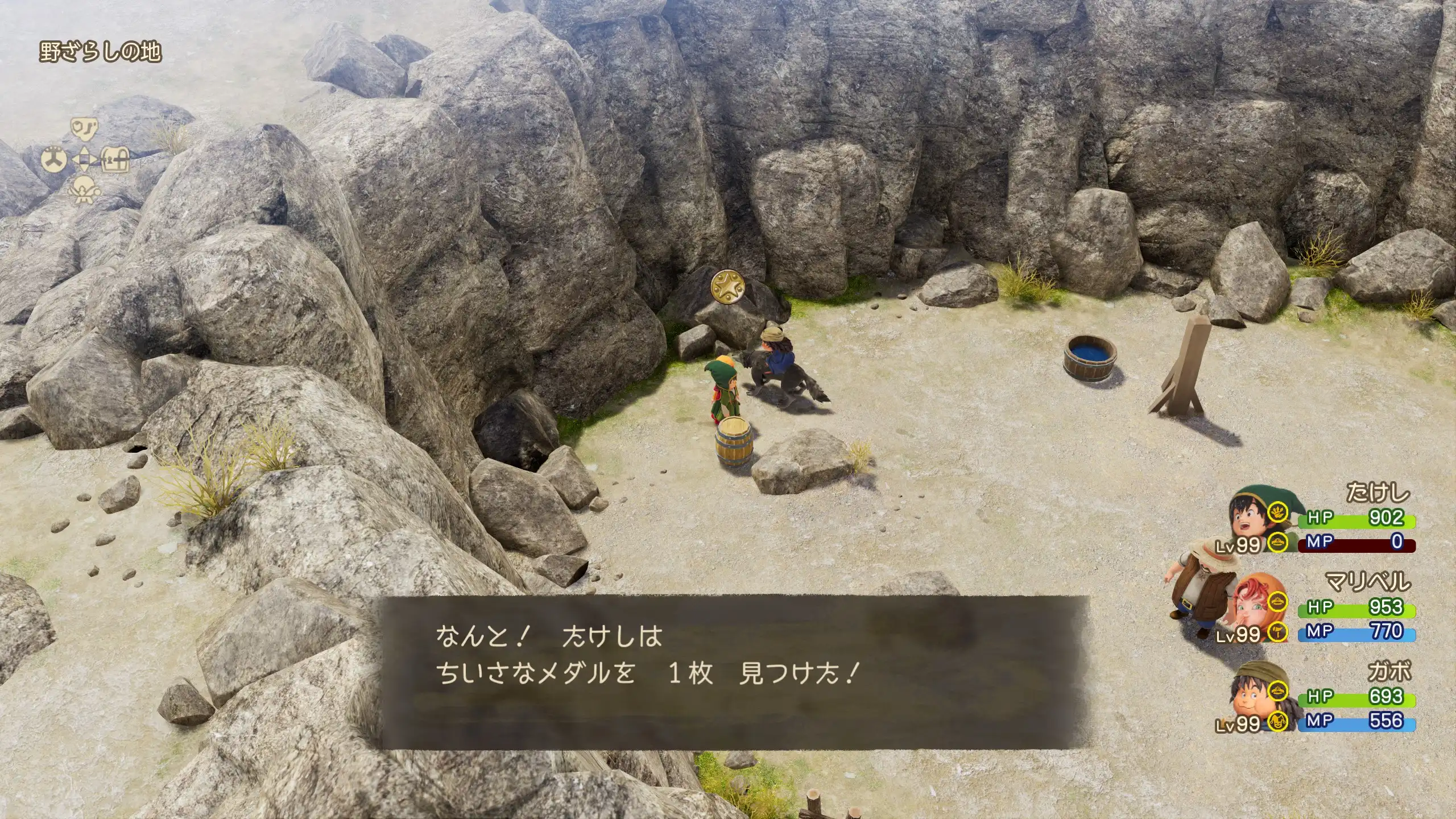This screenshot has width=1456, height=819.
Task: Click the three-pronged circle shortcut icon
Action: pos(55,159)
